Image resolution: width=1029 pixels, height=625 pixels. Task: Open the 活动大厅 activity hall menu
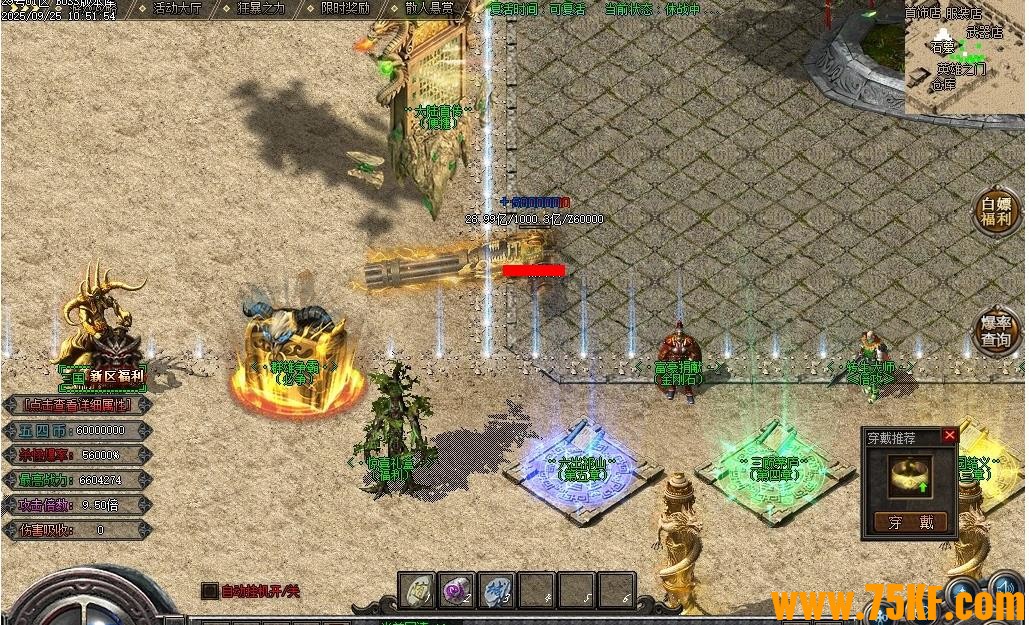(x=177, y=8)
